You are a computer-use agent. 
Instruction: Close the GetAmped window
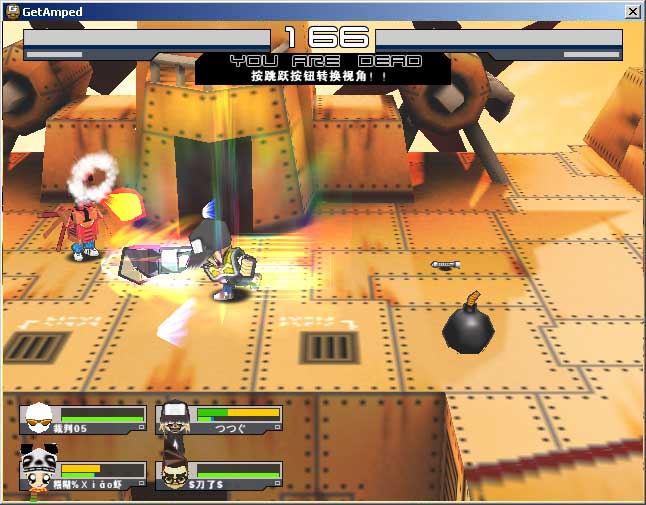632,11
